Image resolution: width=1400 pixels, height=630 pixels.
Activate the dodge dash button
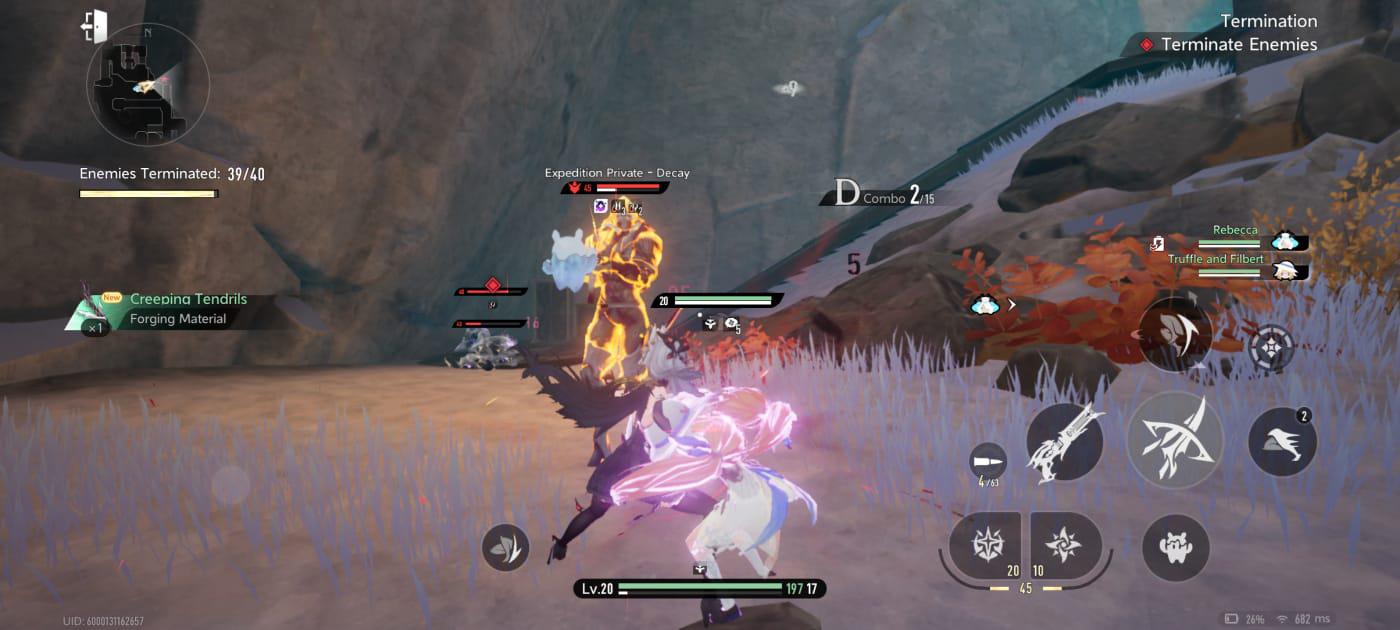tap(1282, 442)
